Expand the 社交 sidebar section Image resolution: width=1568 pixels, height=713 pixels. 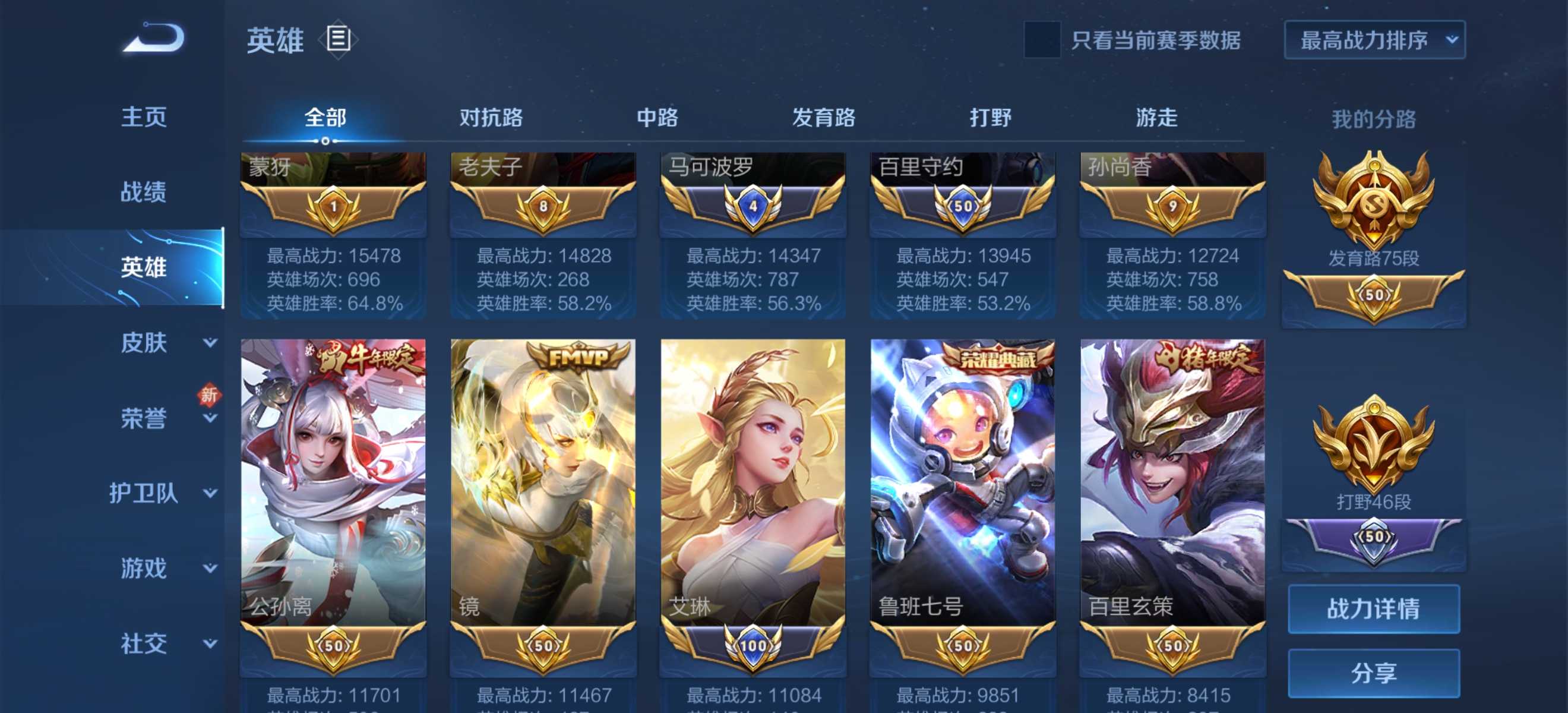[x=144, y=643]
